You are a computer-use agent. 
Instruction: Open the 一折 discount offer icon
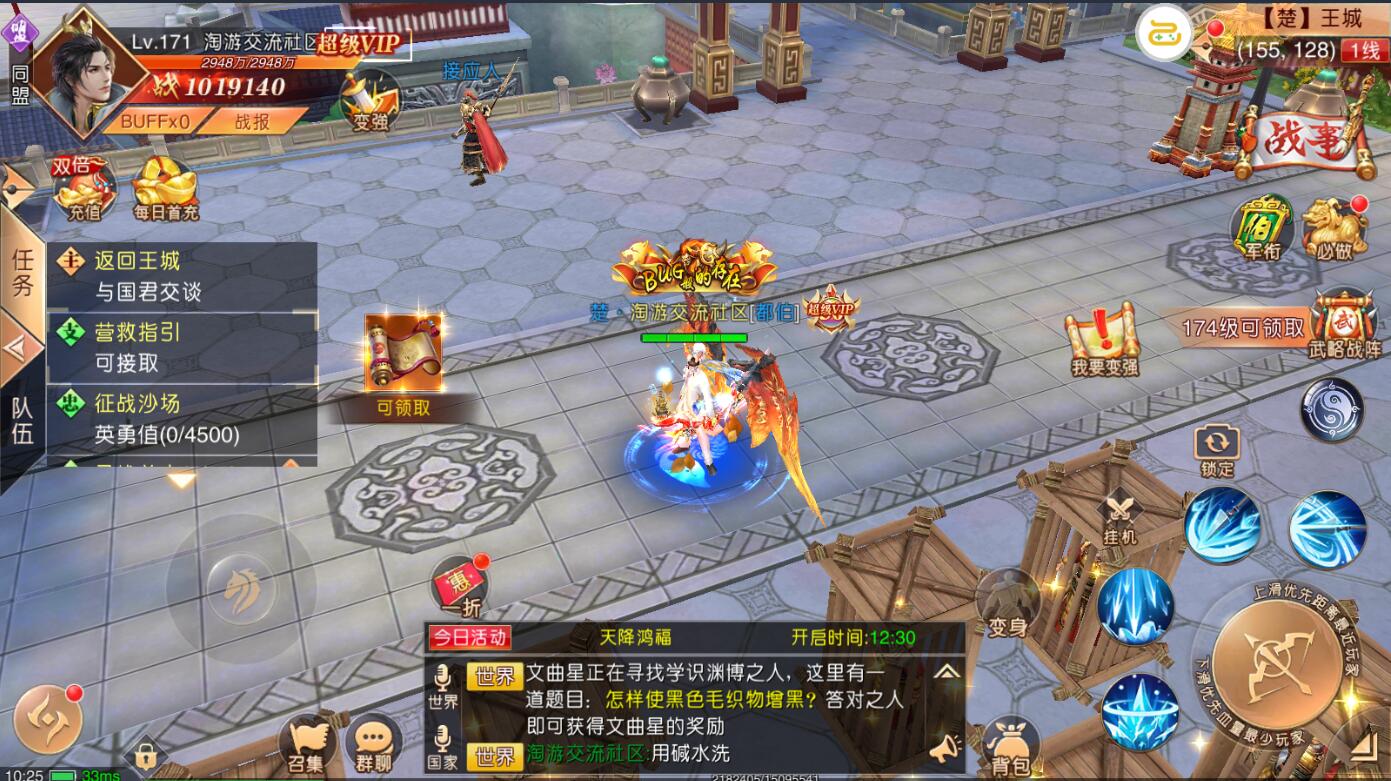click(x=460, y=587)
